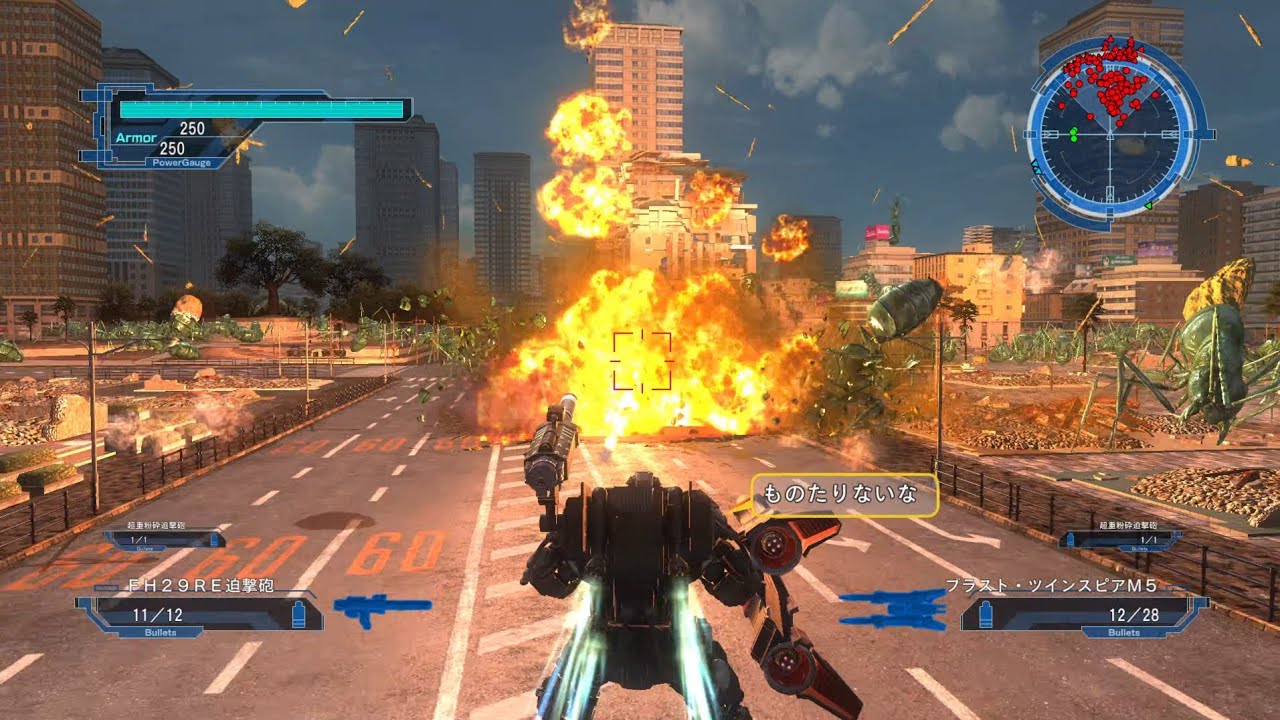Choose the Blast Twin Spear M5 slot panel
1280x720 pixels.
point(1083,614)
